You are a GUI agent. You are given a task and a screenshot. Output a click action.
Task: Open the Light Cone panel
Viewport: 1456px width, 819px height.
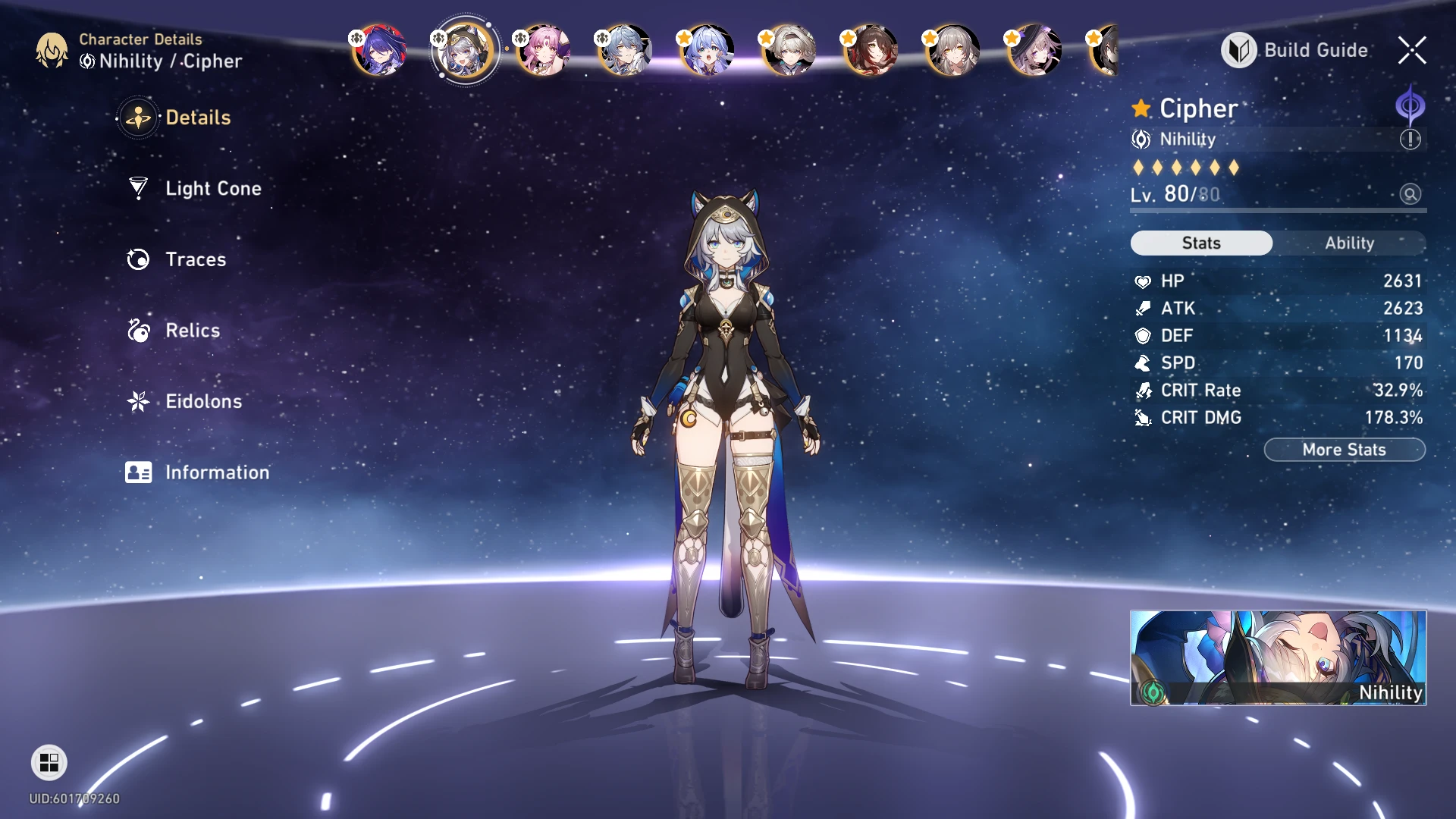click(x=212, y=189)
